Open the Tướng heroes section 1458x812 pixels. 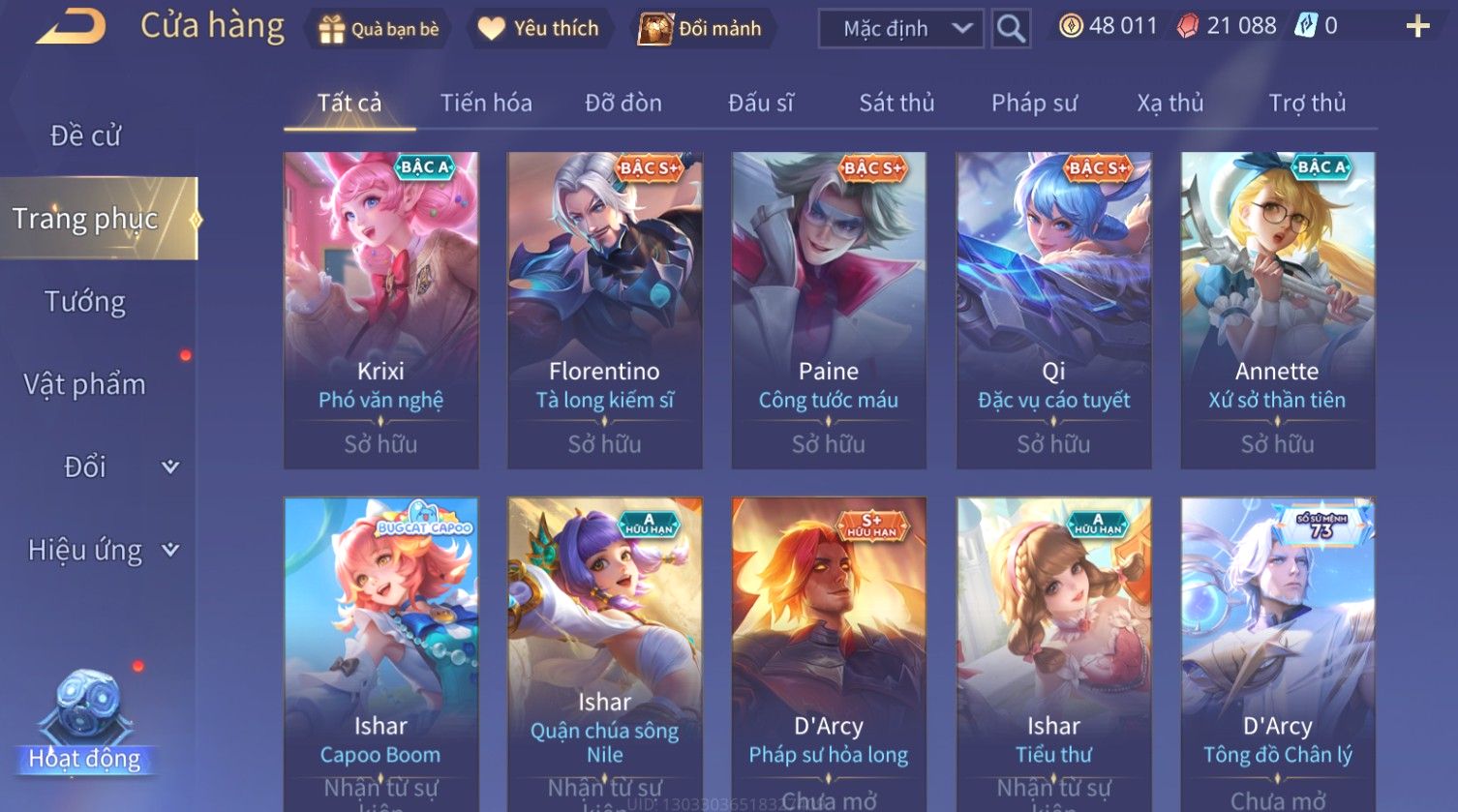click(85, 302)
